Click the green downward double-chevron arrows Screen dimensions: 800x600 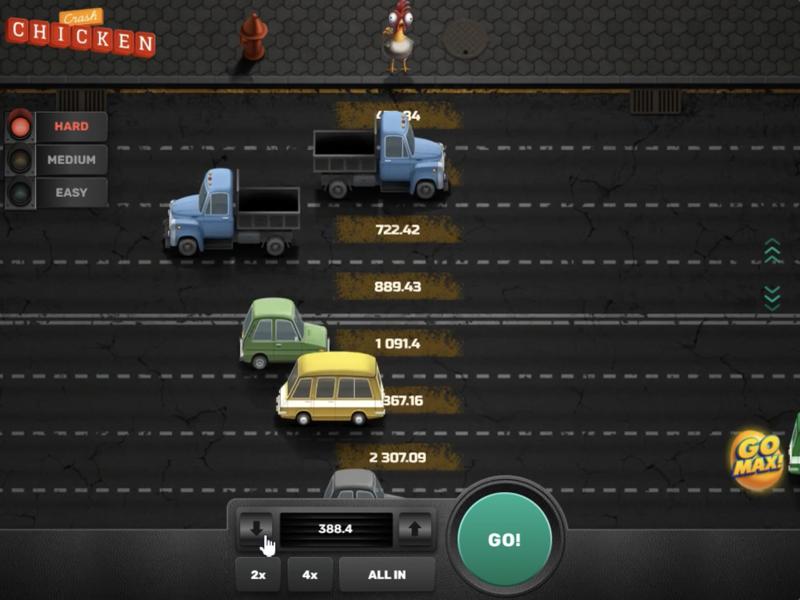[772, 296]
